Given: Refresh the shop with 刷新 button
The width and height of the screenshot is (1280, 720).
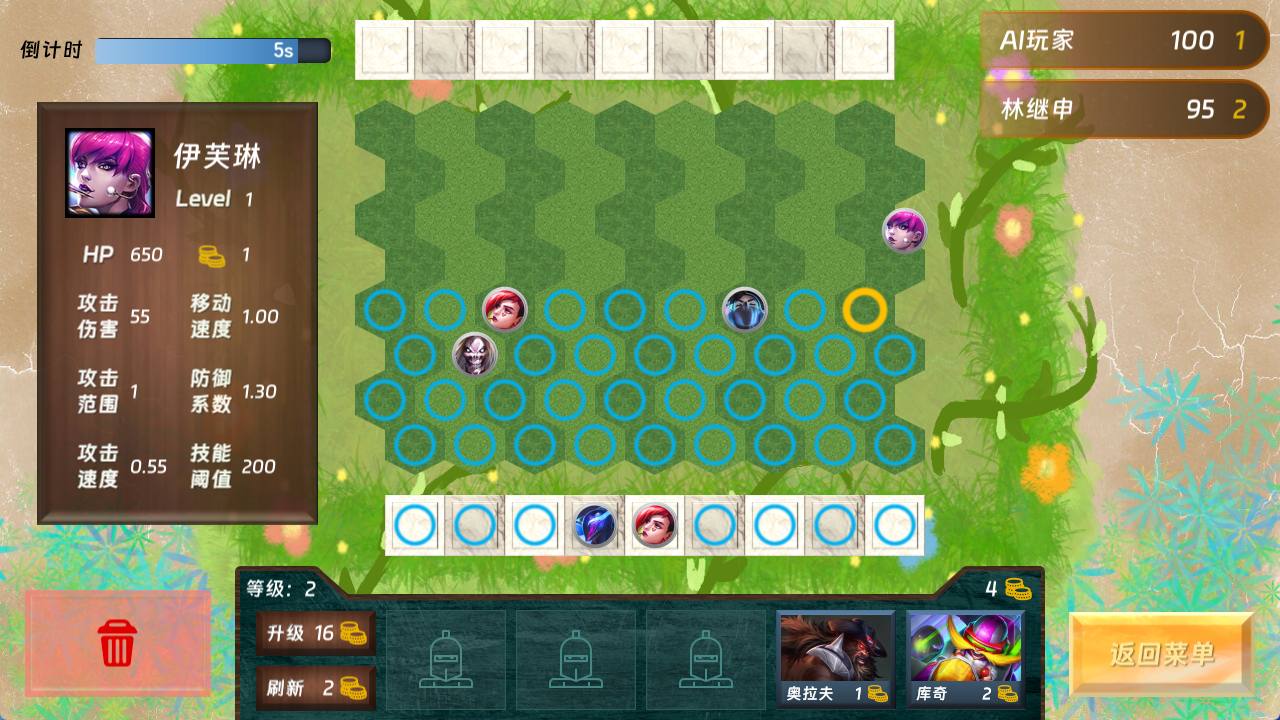Looking at the screenshot, I should pyautogui.click(x=315, y=687).
